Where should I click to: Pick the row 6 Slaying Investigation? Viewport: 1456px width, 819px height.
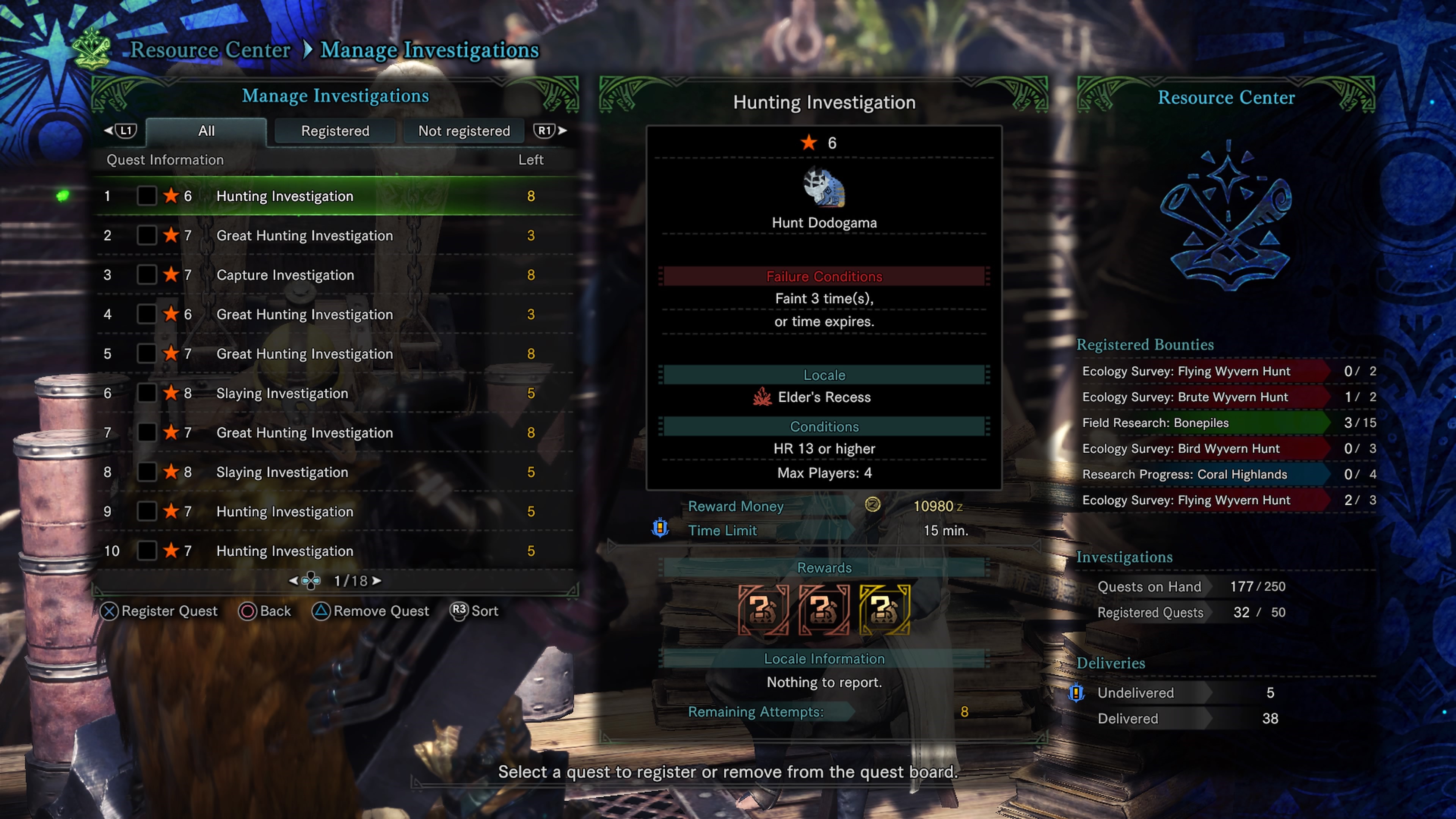pyautogui.click(x=282, y=394)
